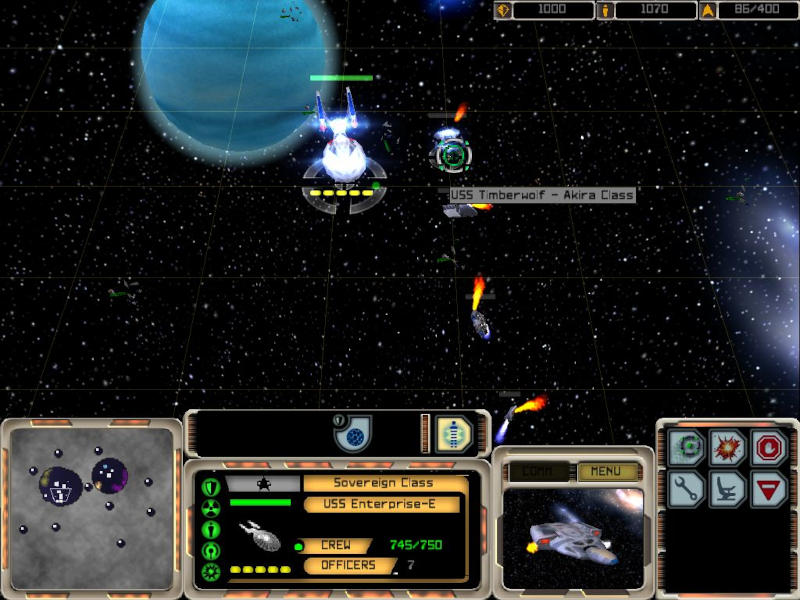800x600 pixels.
Task: Click the tactical minimap
Action: pos(91,506)
